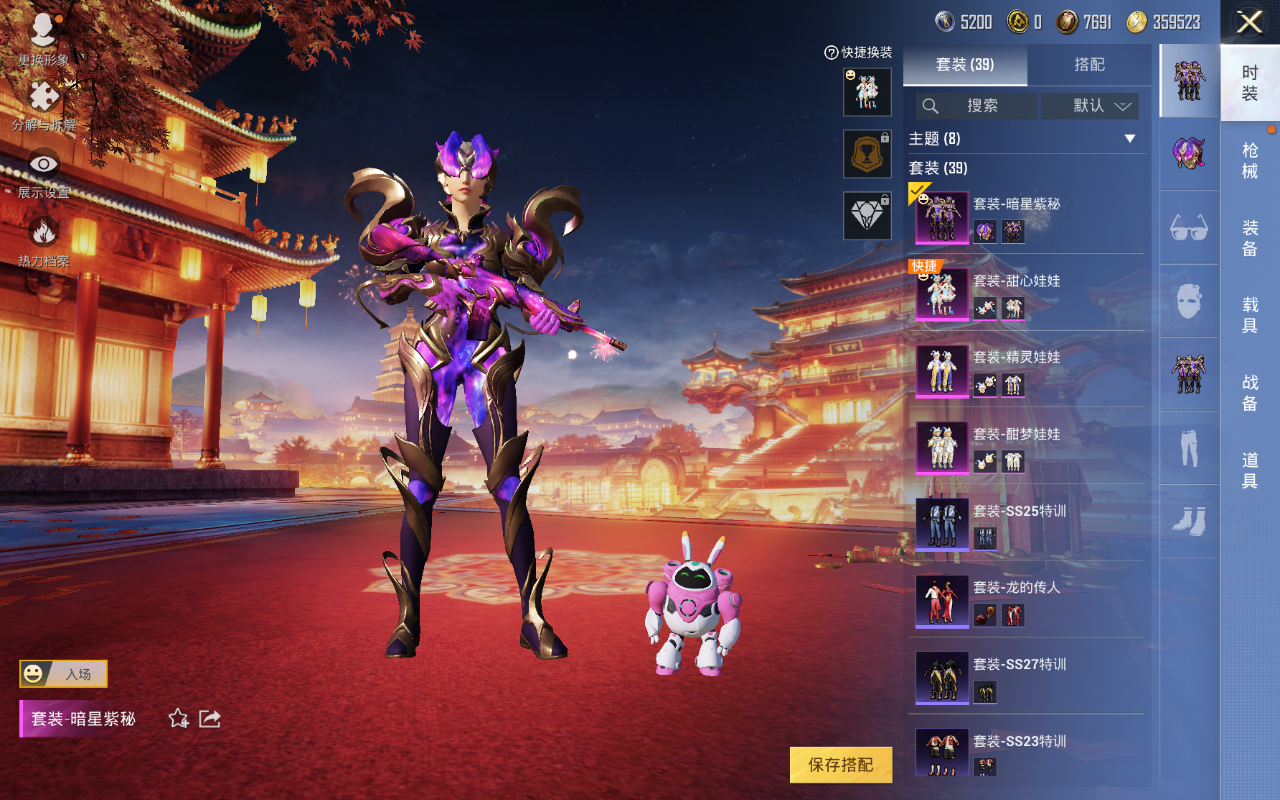Switch to the 装备 equipment category
This screenshot has width=1280, height=800.
[1250, 238]
